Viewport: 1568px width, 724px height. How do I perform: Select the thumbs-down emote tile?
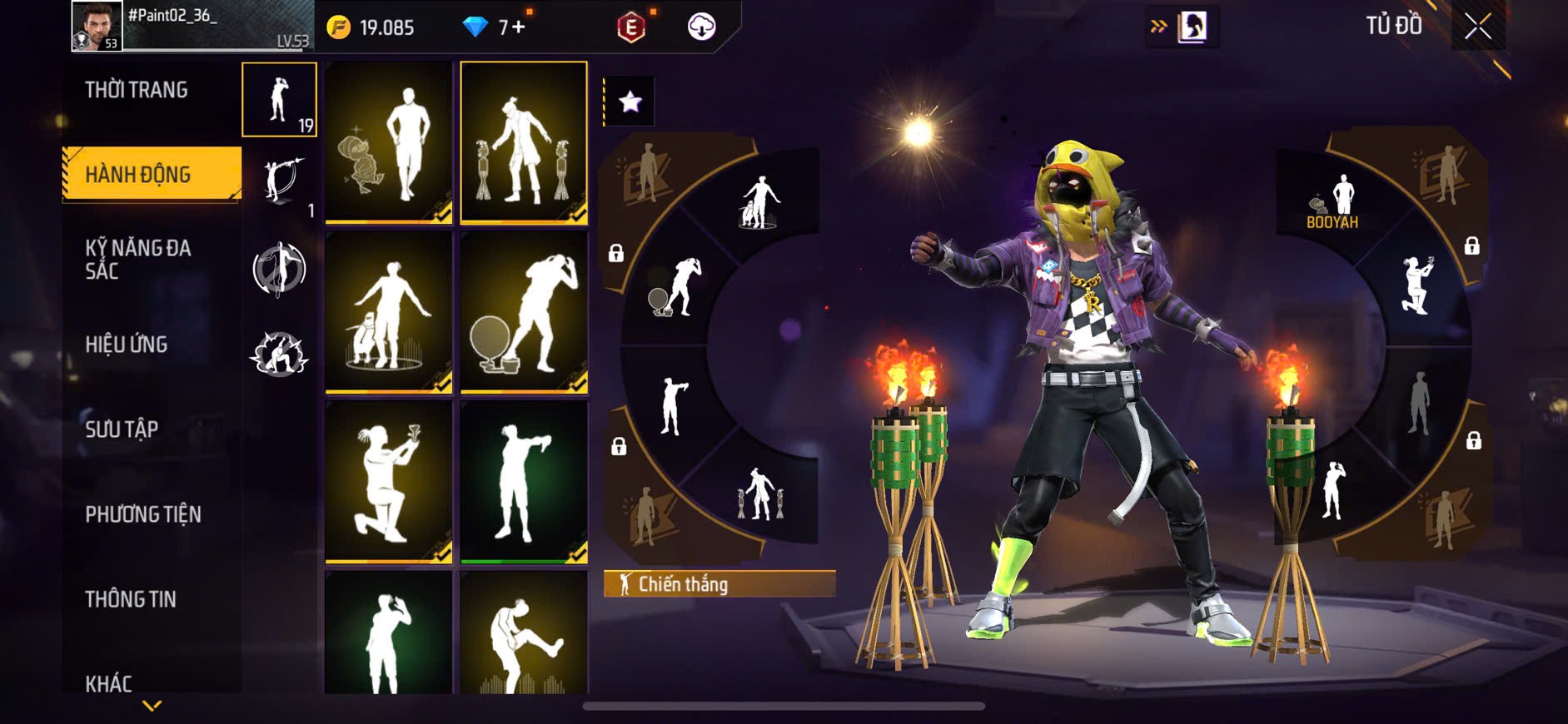tap(524, 481)
